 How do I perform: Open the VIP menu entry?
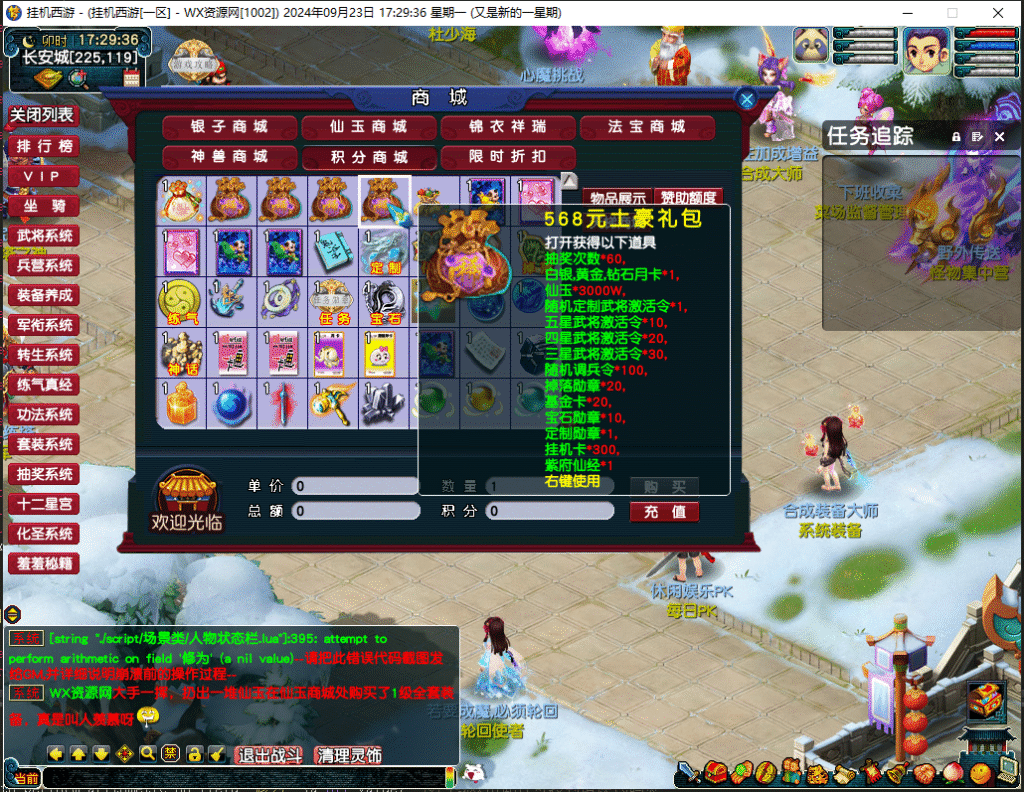44,176
